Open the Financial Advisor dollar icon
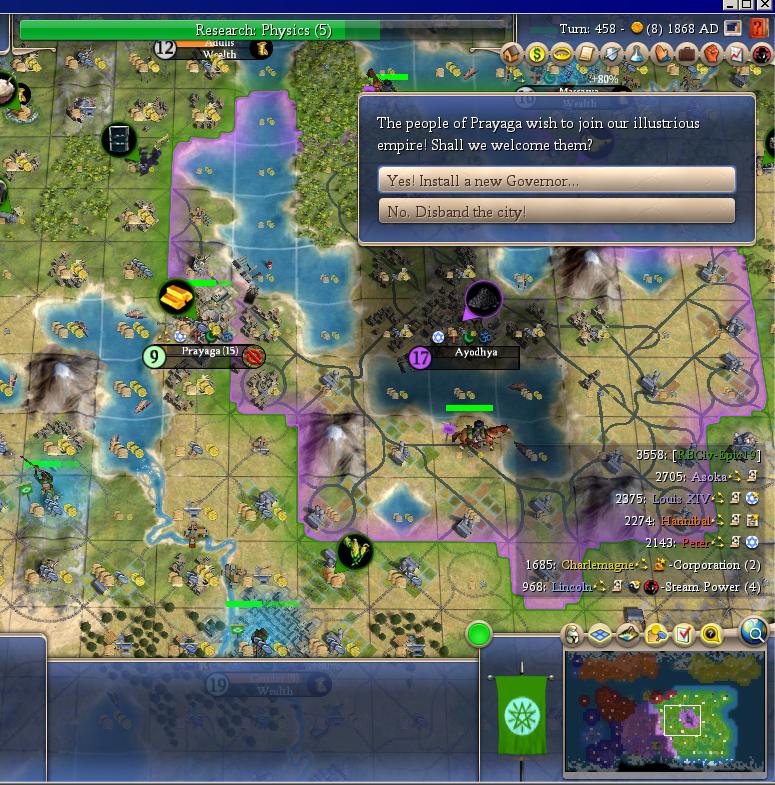Screen dimensions: 775x785 tap(537, 54)
